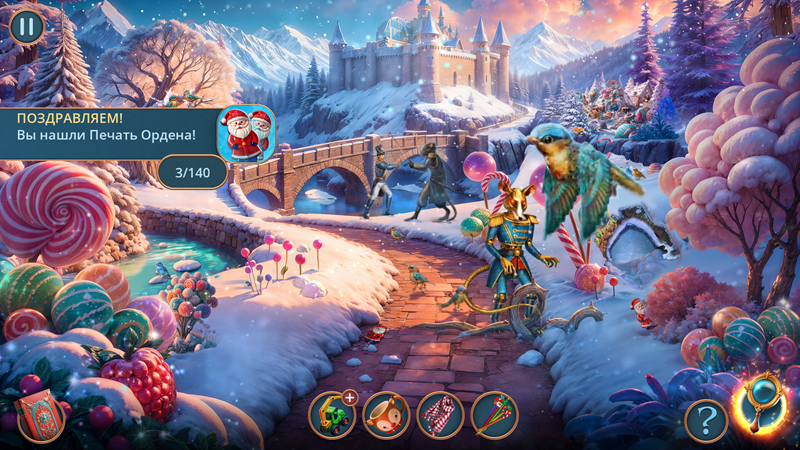Open the red journal book
The image size is (800, 450).
37,417
